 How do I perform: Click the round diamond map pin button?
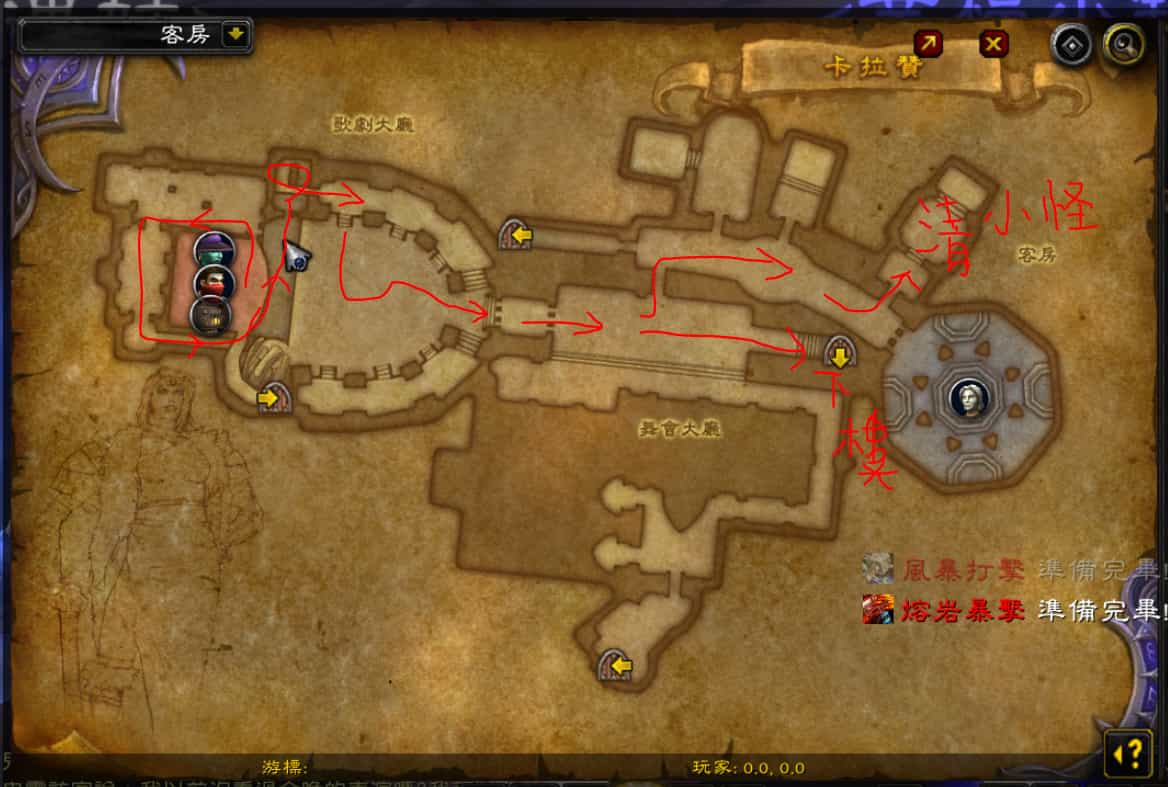(x=1073, y=45)
